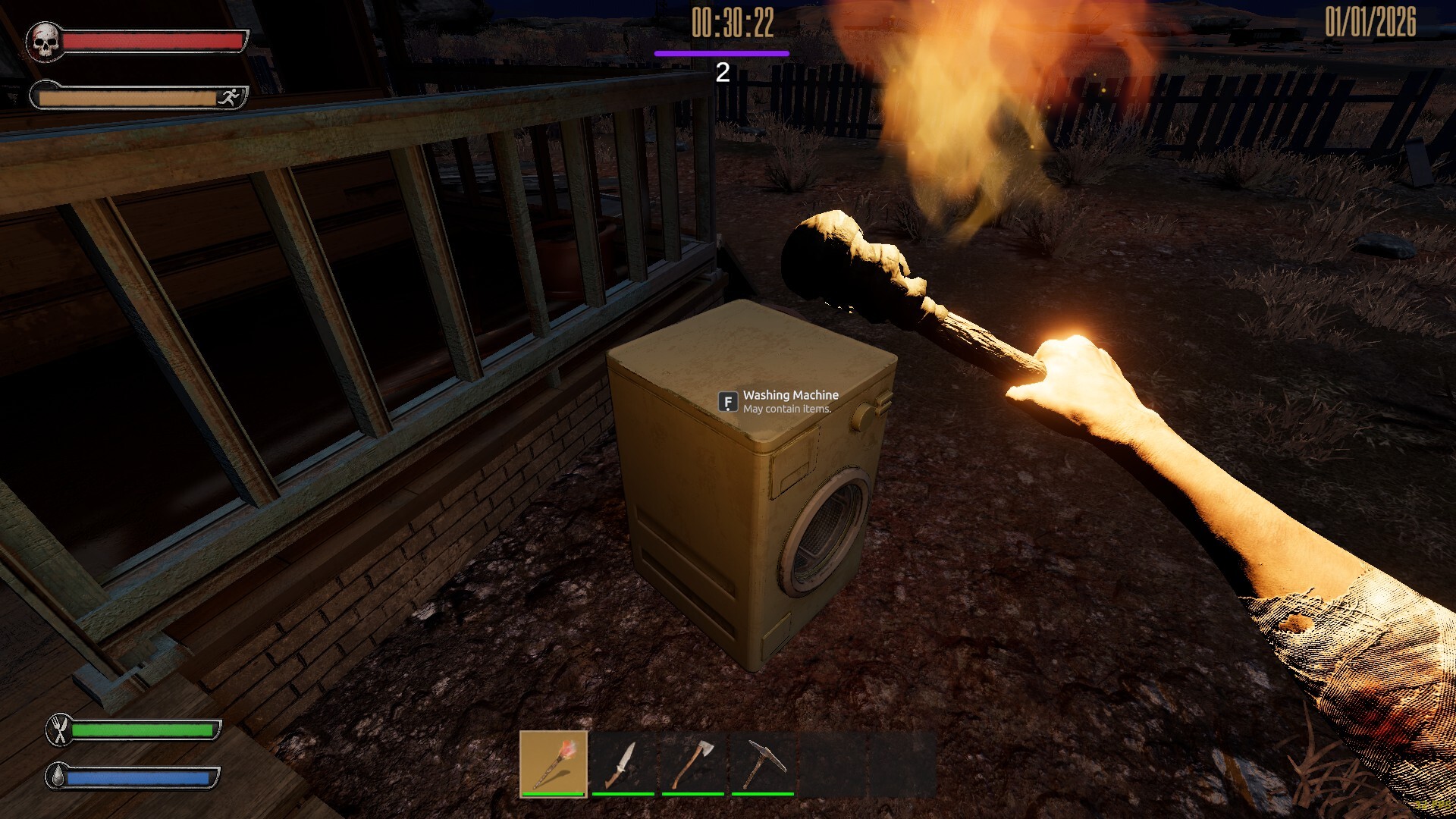Click the Washing Machine label text
This screenshot has height=819, width=1456.
790,396
